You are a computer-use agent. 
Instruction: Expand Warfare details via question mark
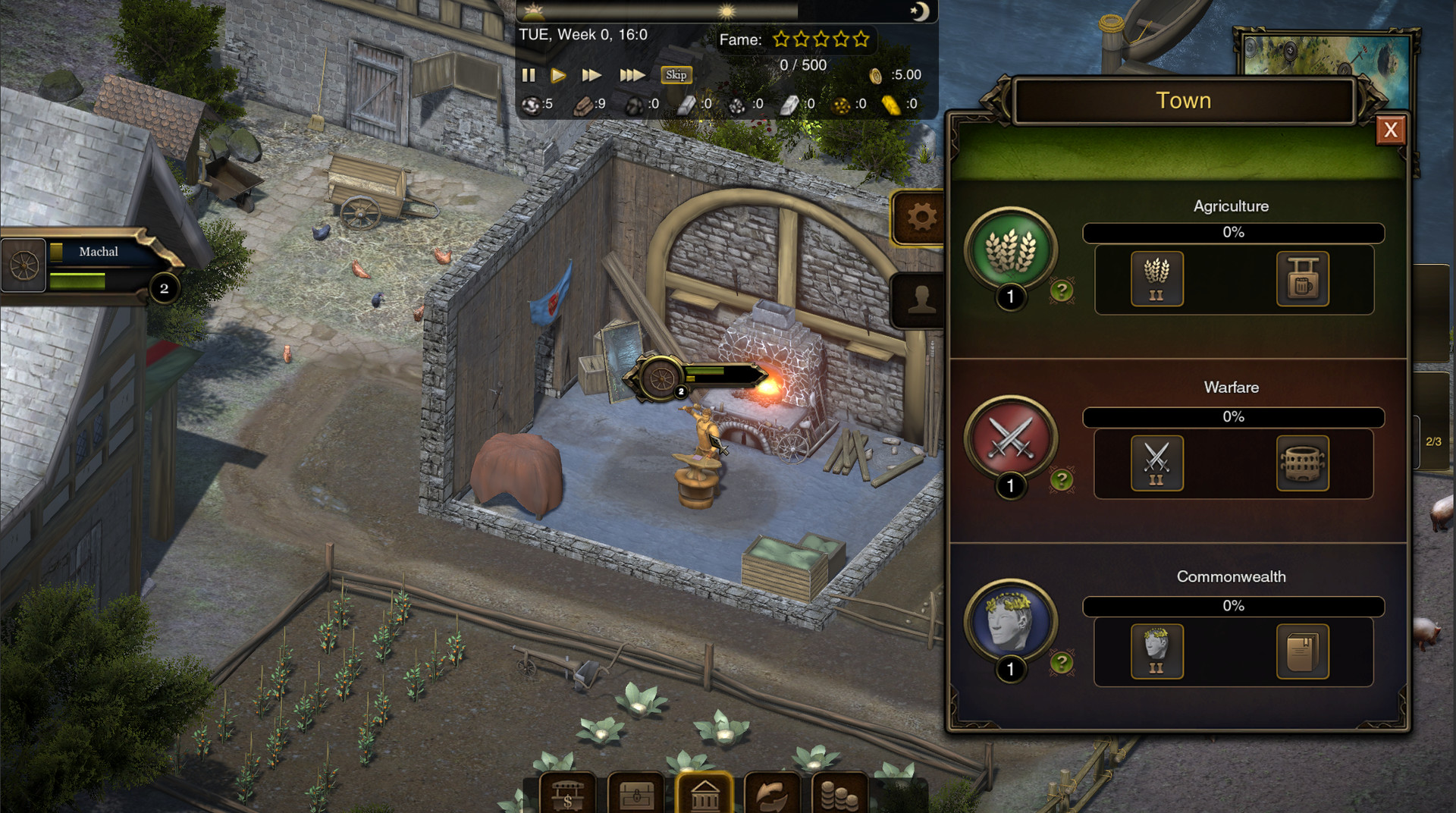pyautogui.click(x=1062, y=478)
